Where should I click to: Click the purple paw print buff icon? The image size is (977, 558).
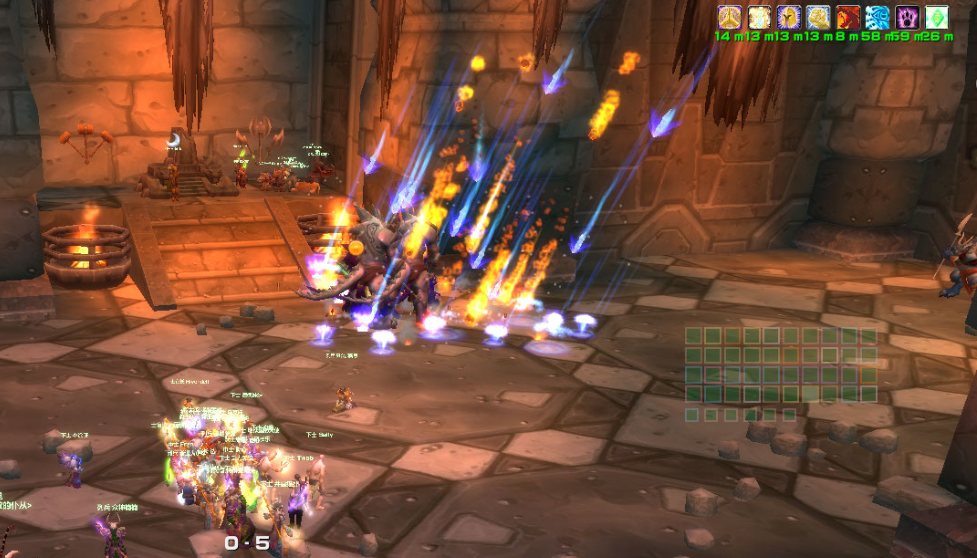click(907, 17)
